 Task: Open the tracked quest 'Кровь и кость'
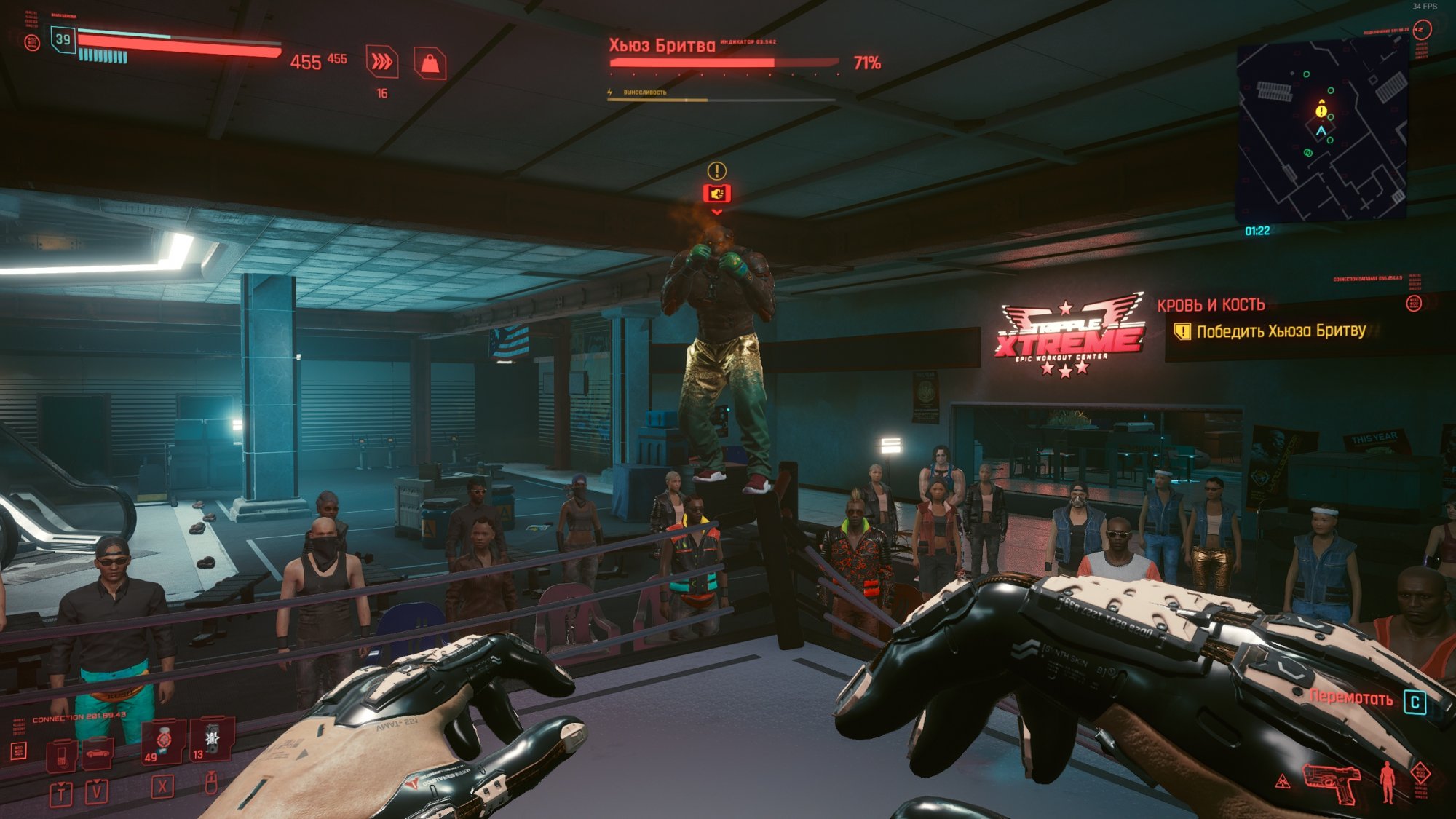1211,305
